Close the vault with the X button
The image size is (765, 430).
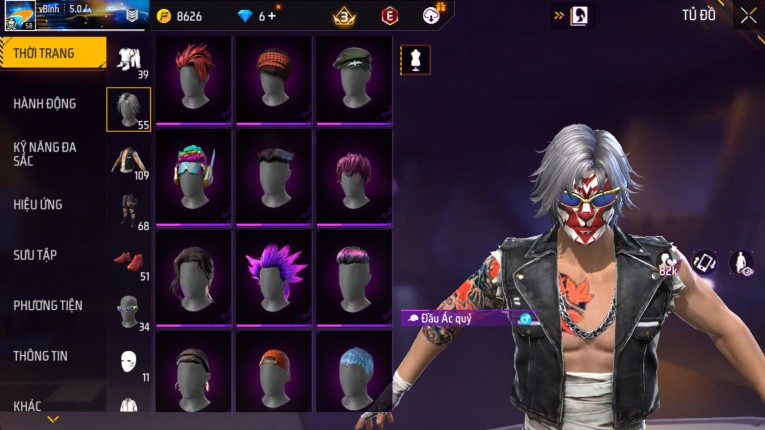[x=748, y=15]
